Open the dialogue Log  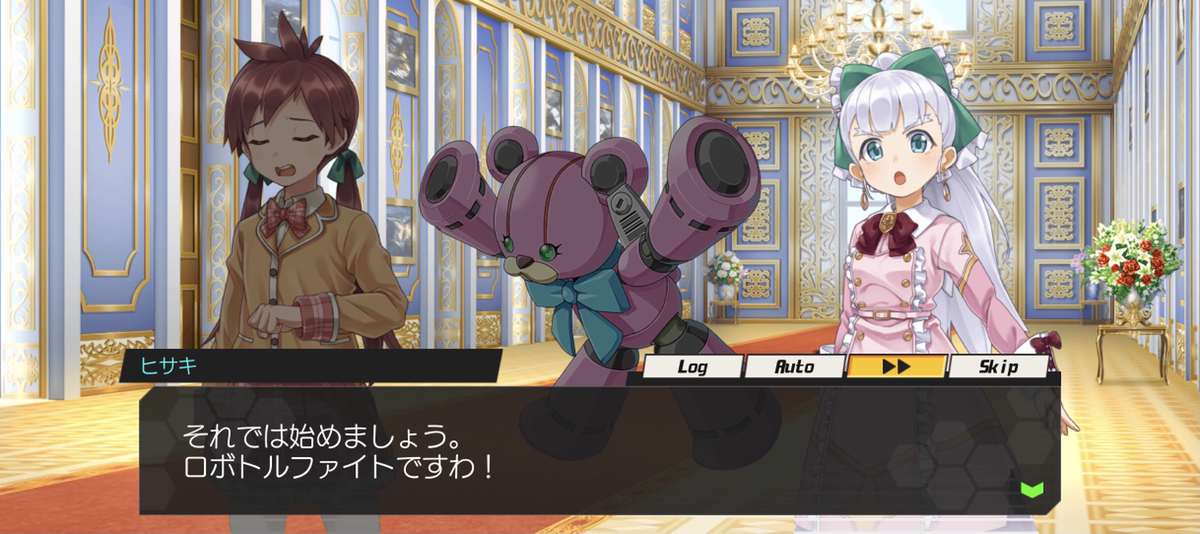point(692,367)
